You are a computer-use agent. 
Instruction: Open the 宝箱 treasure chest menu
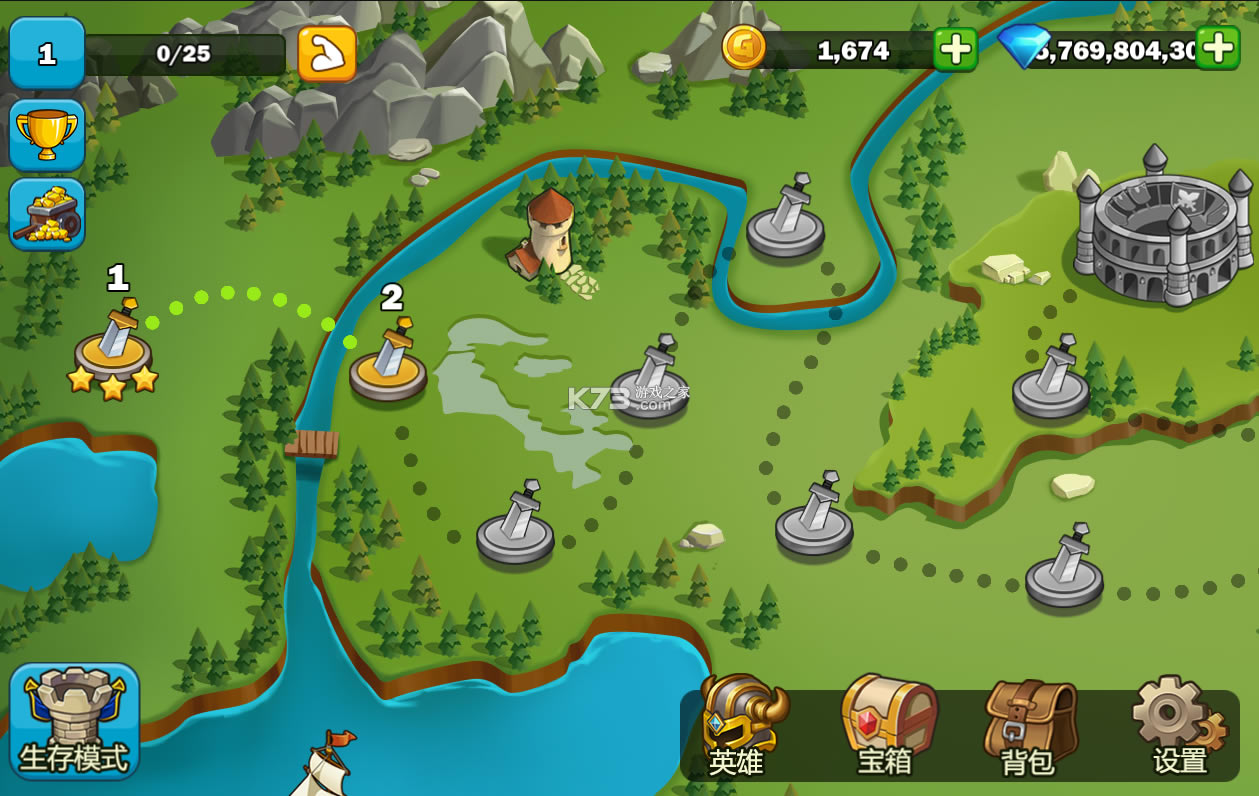885,727
